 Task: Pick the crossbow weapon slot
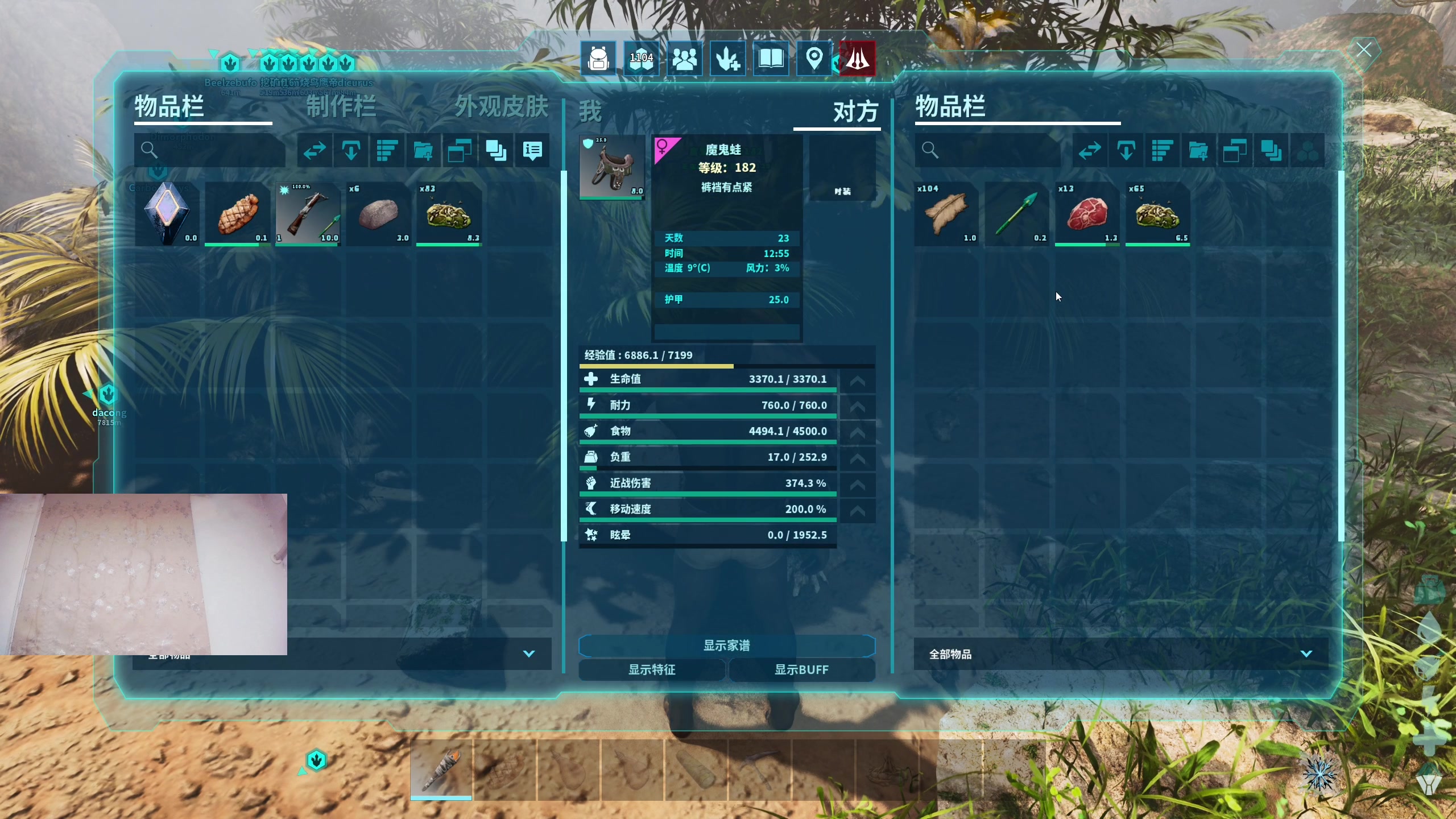[x=308, y=214]
